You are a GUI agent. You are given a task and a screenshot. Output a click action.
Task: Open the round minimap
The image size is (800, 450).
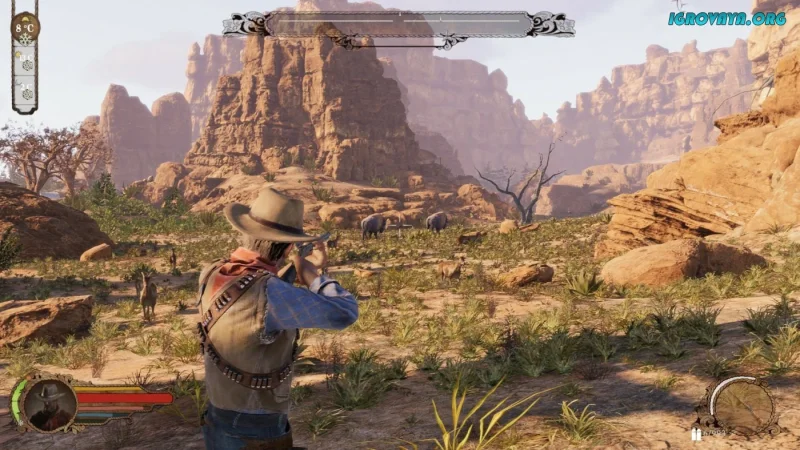click(742, 406)
